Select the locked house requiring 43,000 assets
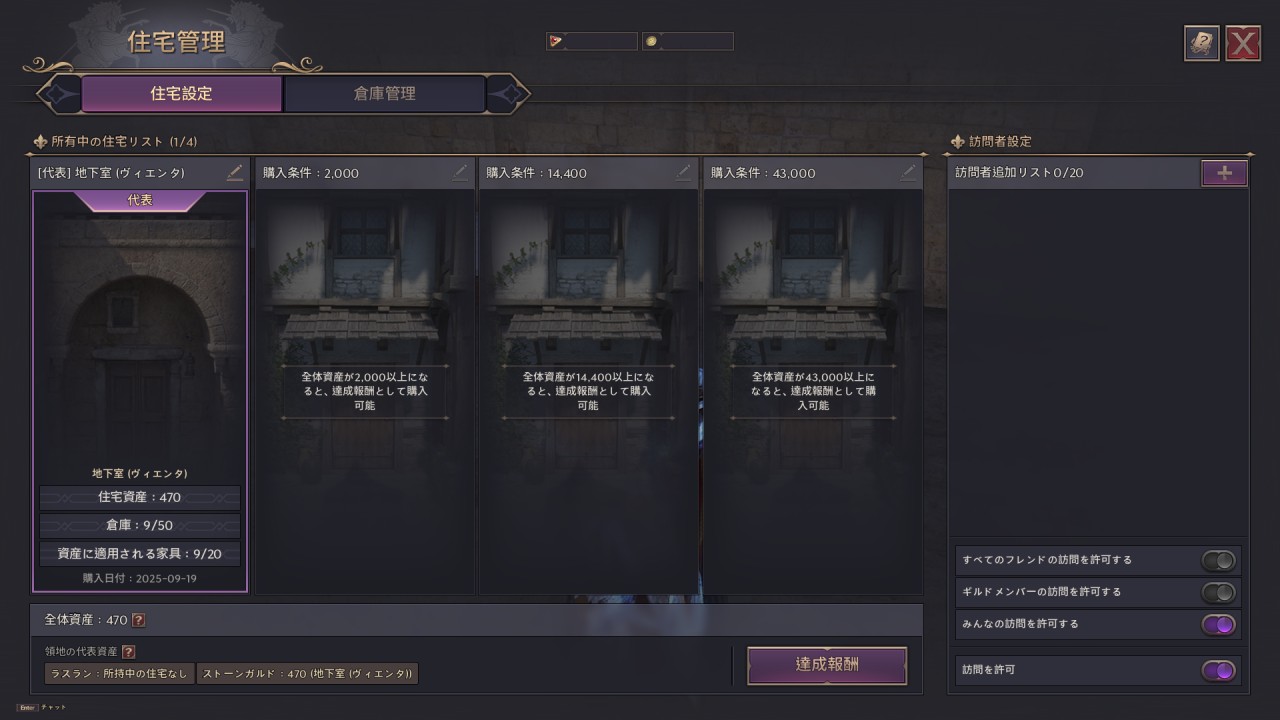 click(812, 390)
